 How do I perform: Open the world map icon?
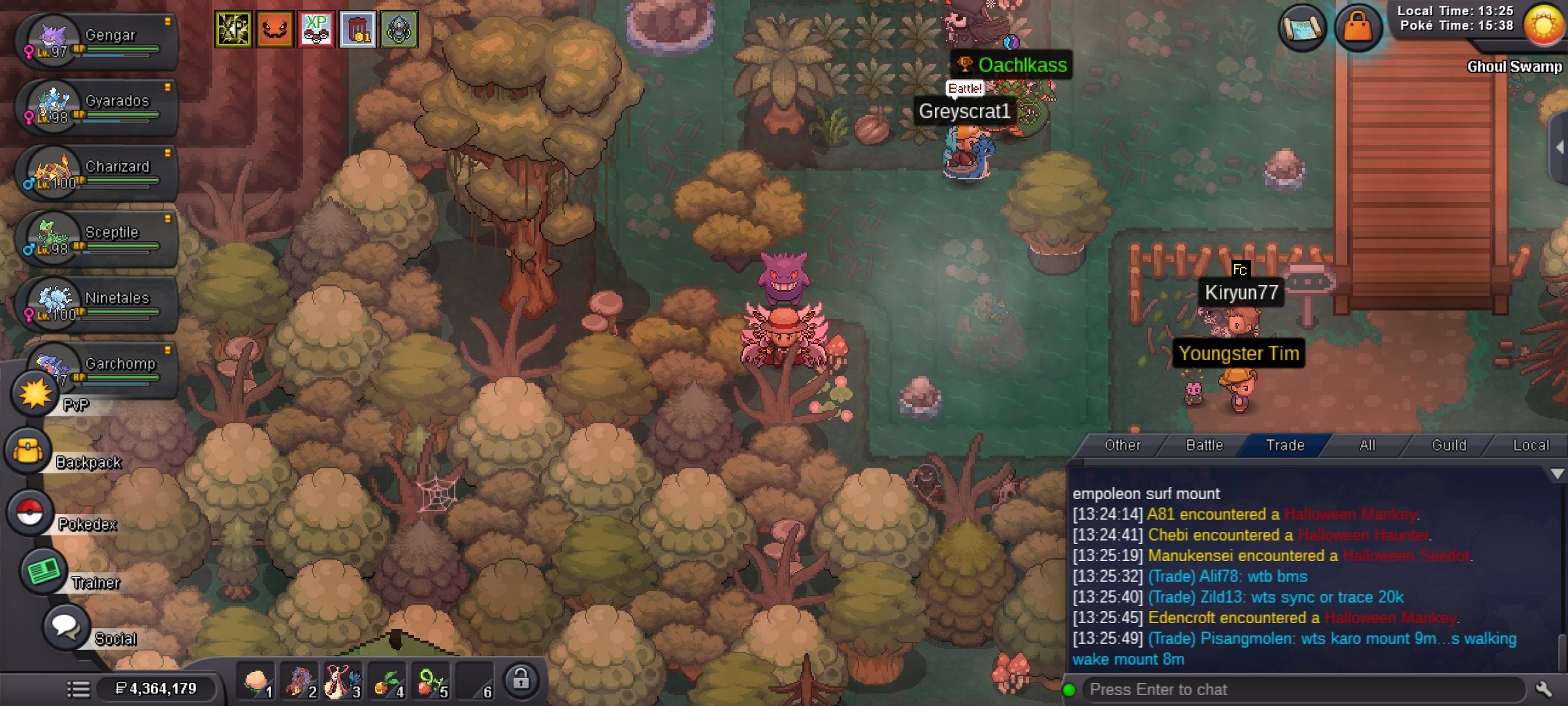(1302, 27)
